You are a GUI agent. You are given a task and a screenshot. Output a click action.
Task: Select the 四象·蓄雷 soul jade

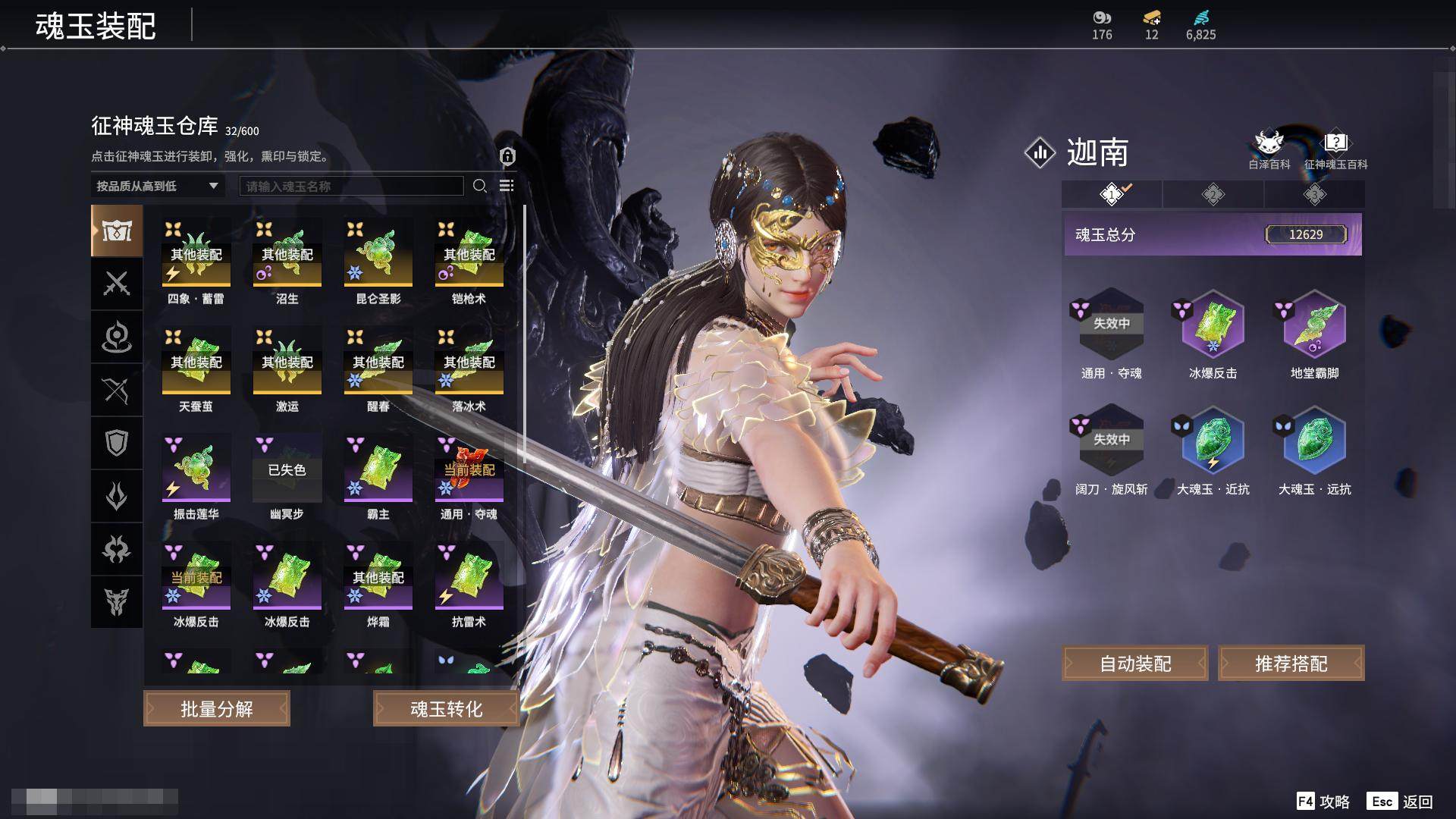196,253
